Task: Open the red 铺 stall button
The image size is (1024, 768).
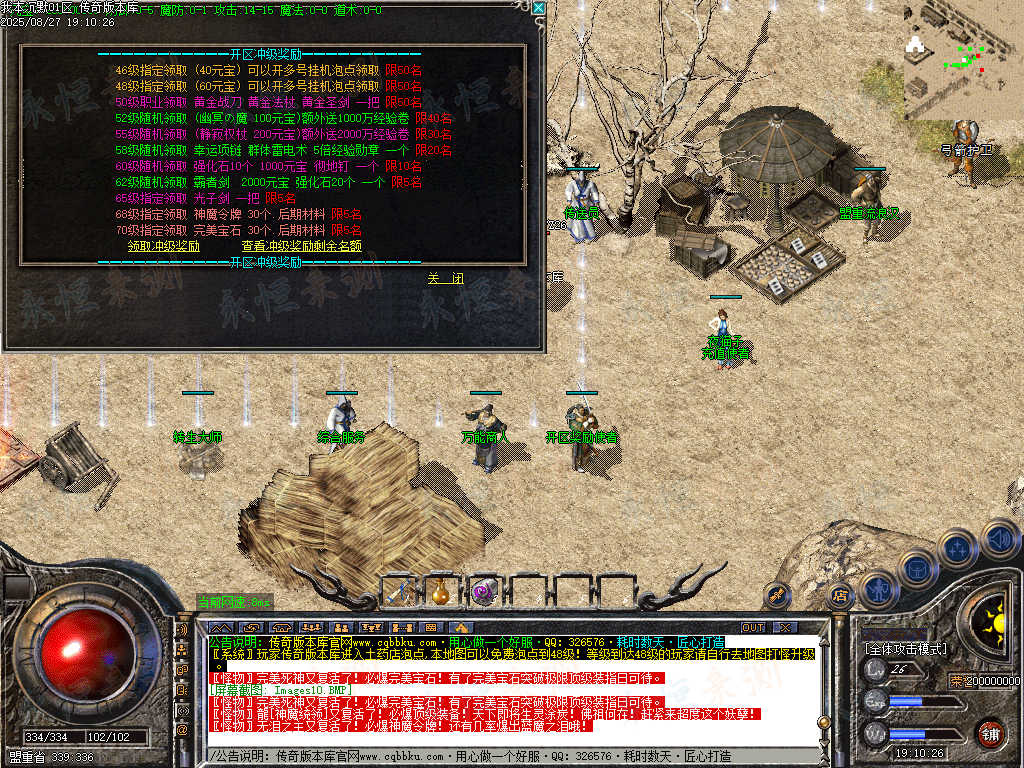Action: click(x=989, y=732)
